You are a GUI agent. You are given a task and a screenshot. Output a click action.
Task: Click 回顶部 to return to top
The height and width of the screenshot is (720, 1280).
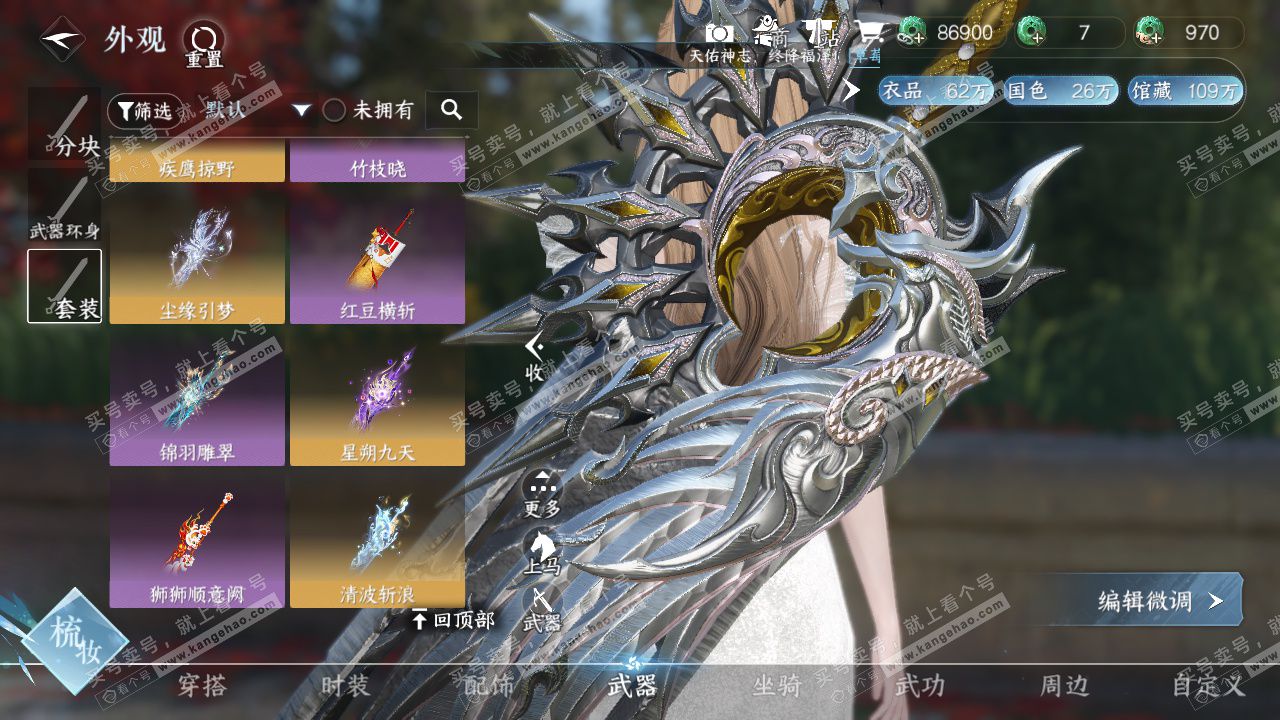point(454,620)
